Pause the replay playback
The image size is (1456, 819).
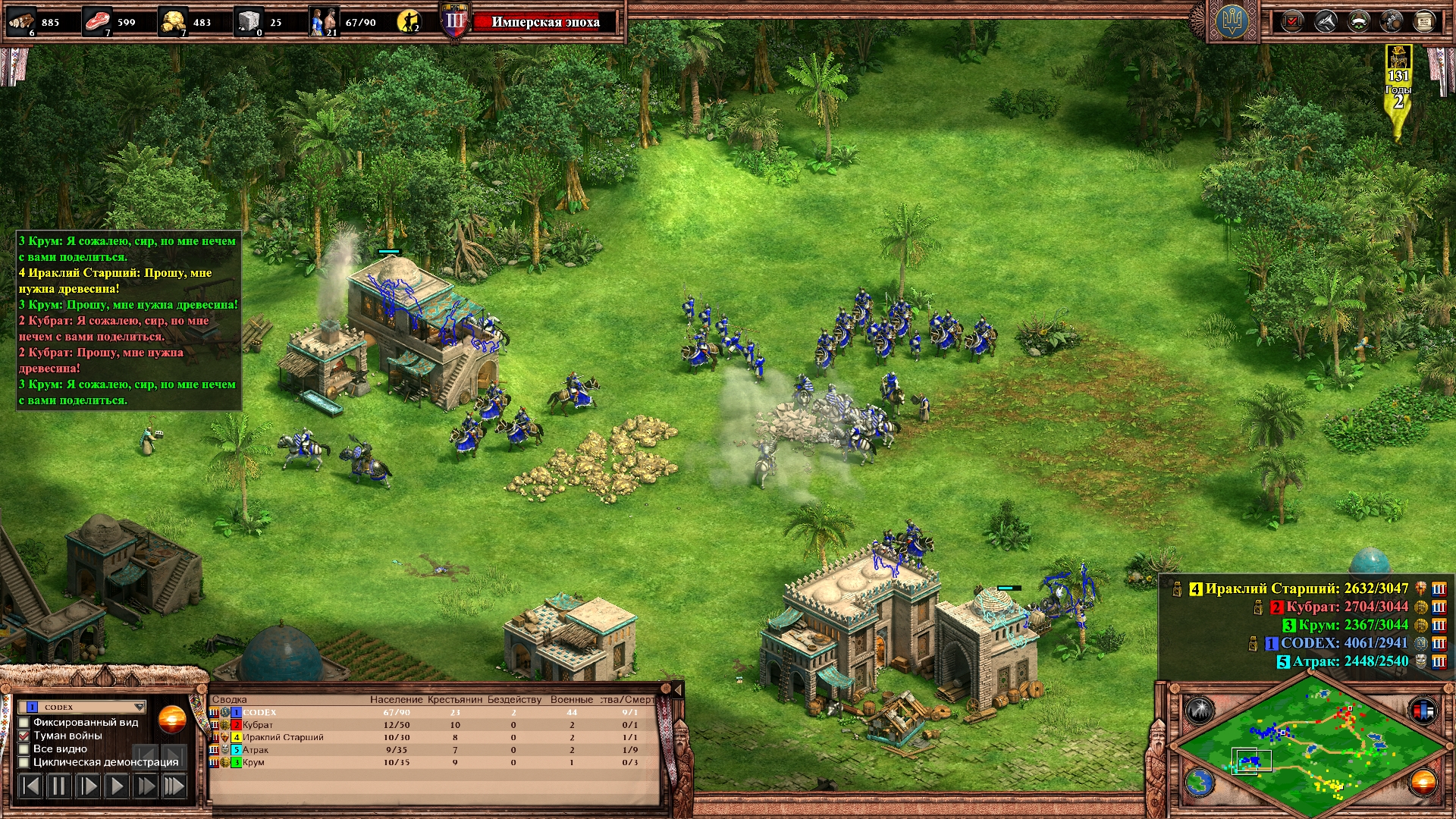pyautogui.click(x=58, y=786)
